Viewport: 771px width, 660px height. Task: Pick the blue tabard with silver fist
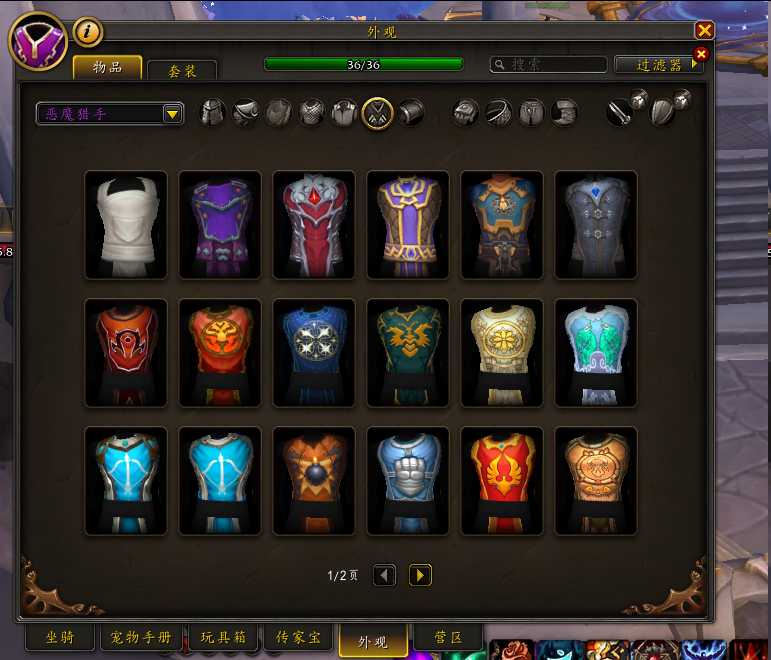coord(408,481)
